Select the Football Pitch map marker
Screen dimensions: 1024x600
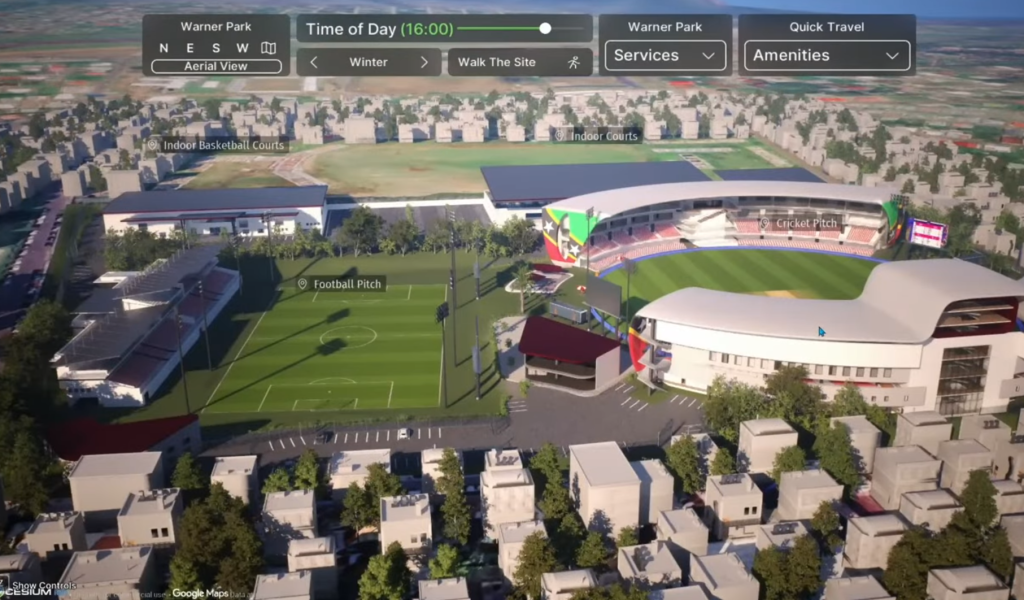(x=341, y=284)
